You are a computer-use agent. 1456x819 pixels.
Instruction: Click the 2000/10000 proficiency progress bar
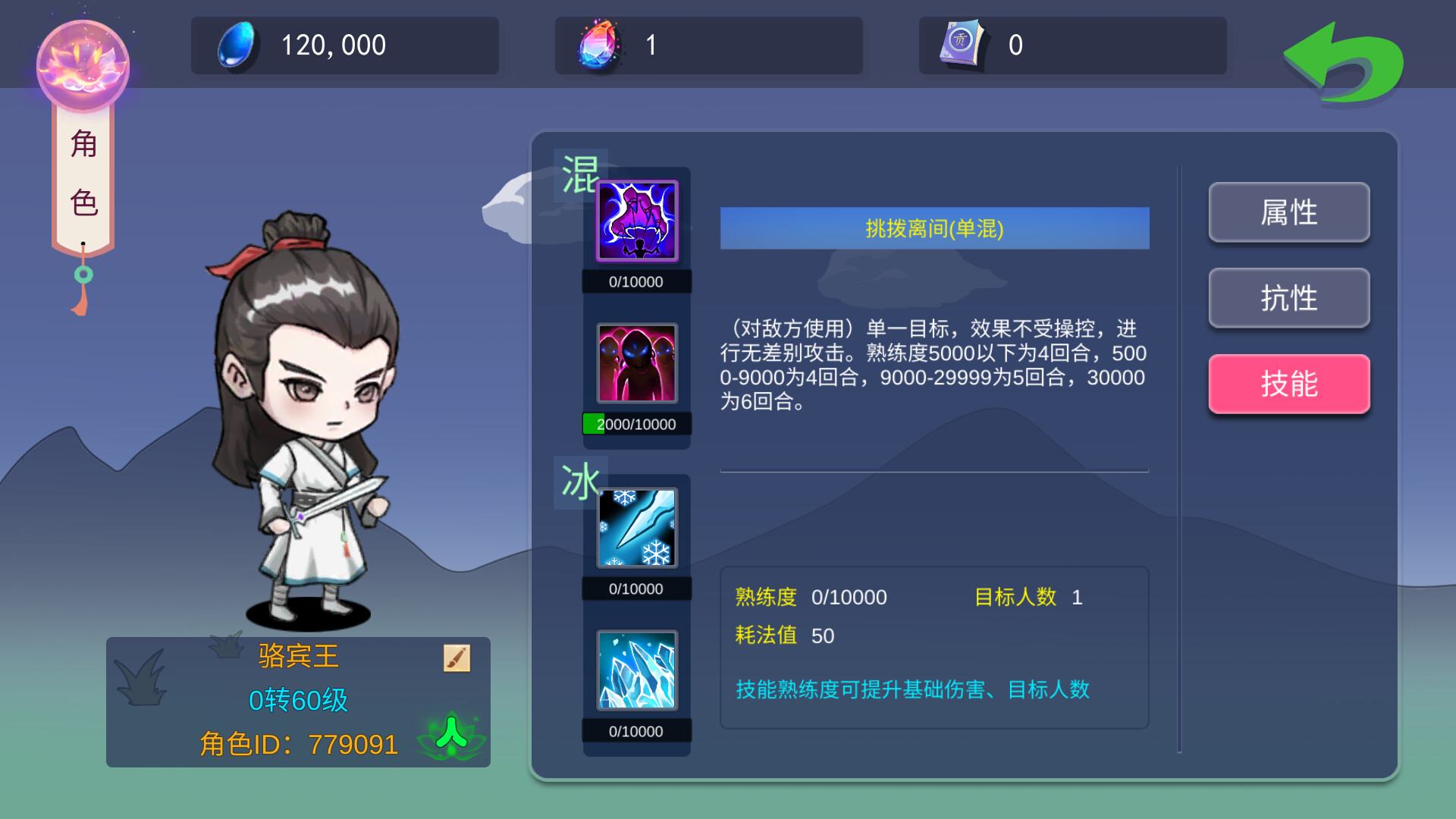(635, 424)
